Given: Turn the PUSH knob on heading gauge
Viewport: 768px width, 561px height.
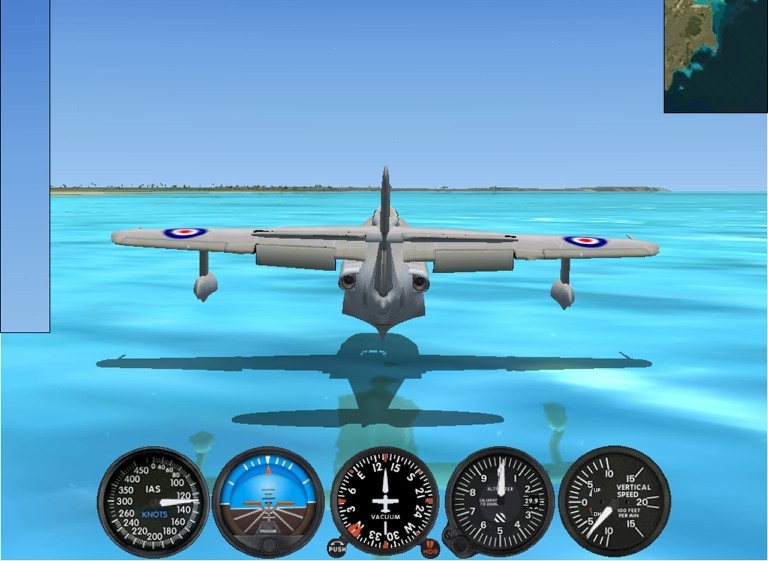Looking at the screenshot, I should pos(337,548).
